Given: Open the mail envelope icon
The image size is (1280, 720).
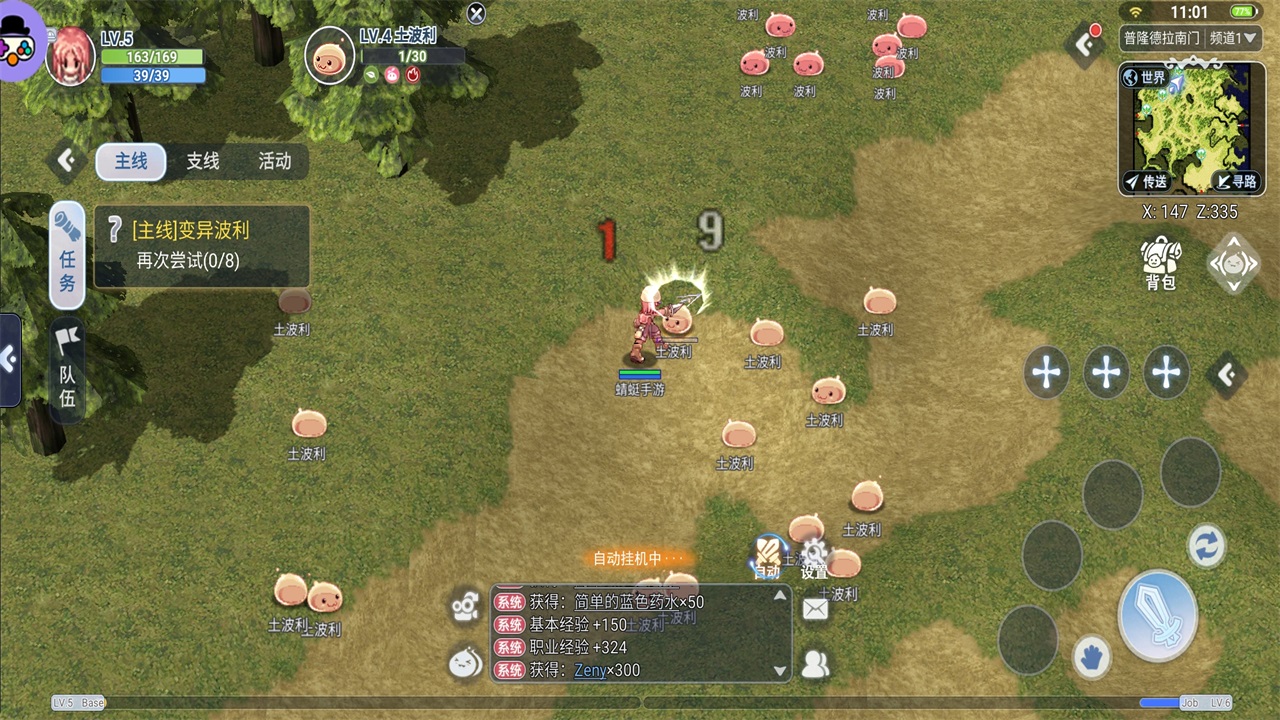Looking at the screenshot, I should pyautogui.click(x=816, y=608).
